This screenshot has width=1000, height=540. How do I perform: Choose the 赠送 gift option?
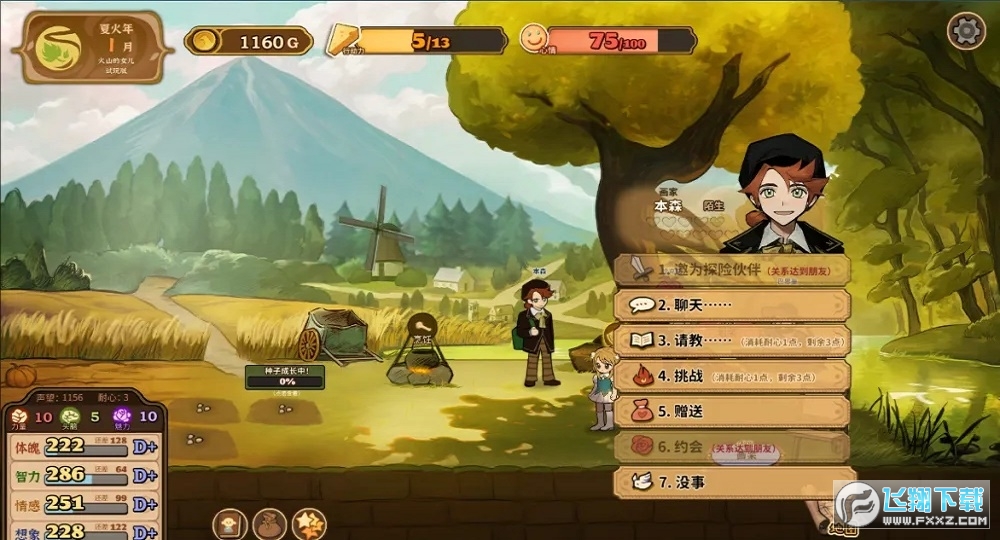[732, 411]
